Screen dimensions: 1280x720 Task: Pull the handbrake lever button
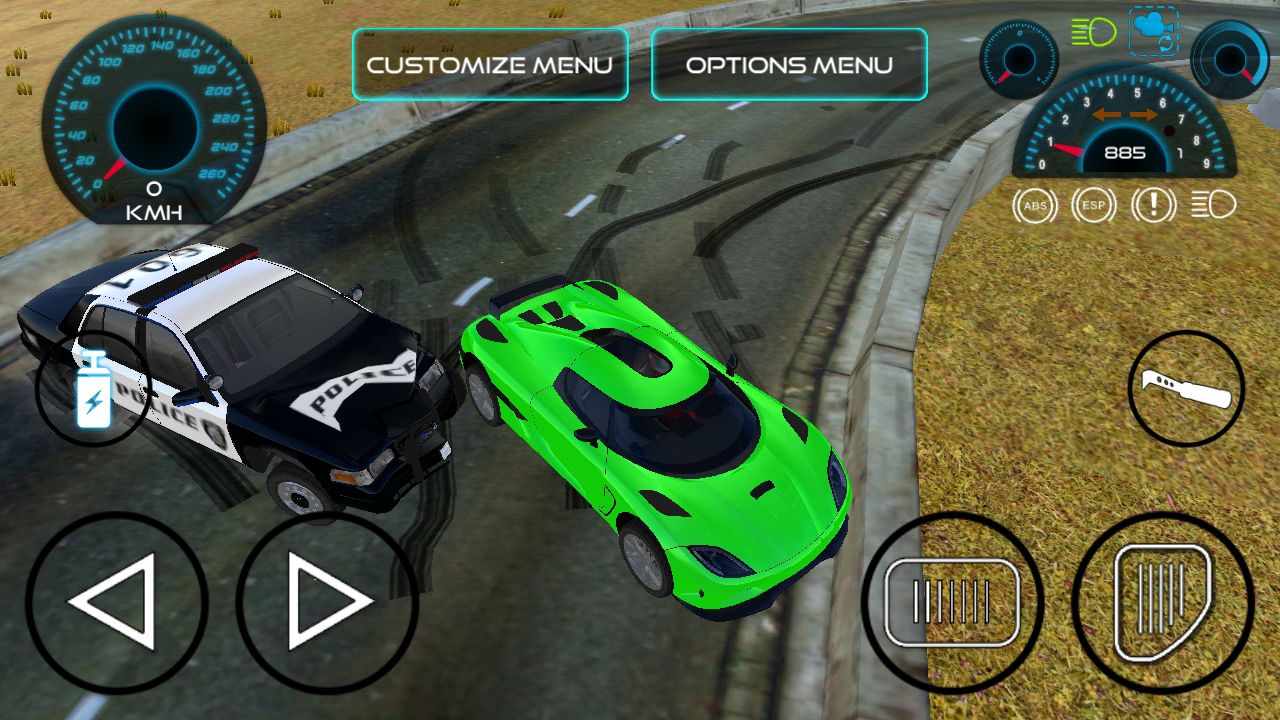coord(1186,388)
